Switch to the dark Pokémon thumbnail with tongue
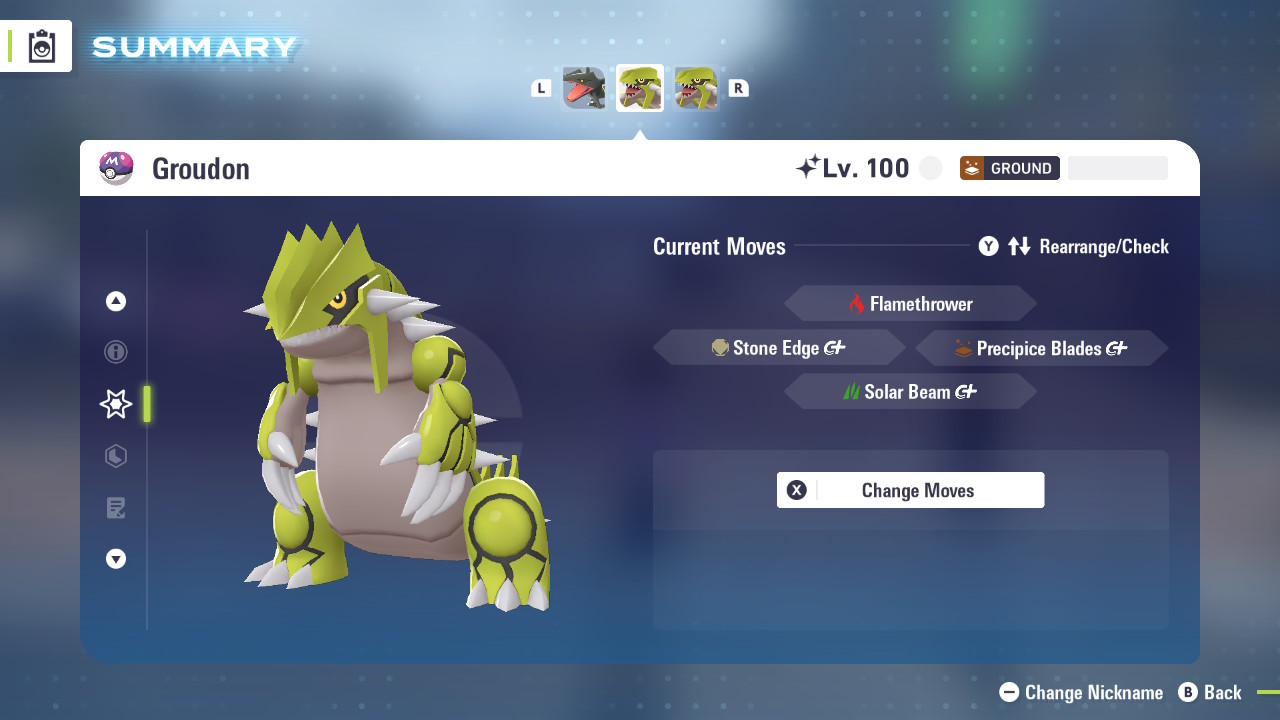 tap(584, 88)
